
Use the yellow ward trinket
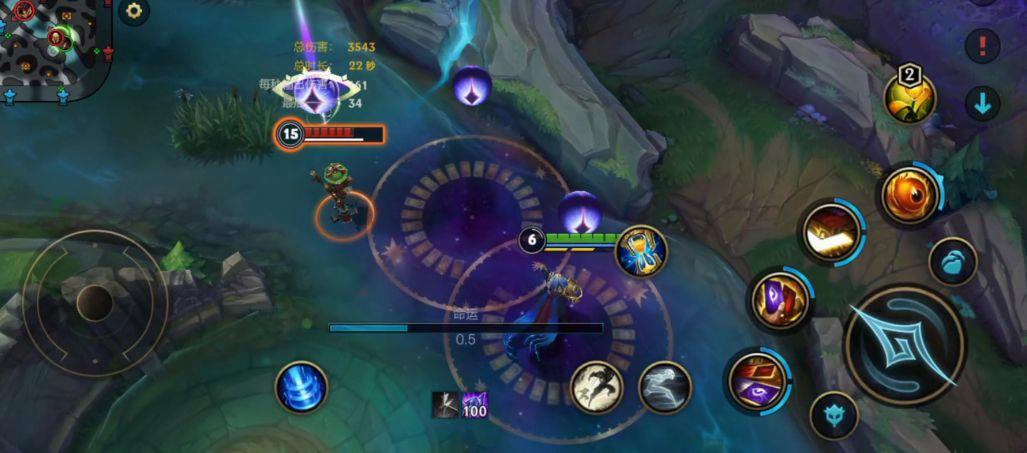point(909,97)
